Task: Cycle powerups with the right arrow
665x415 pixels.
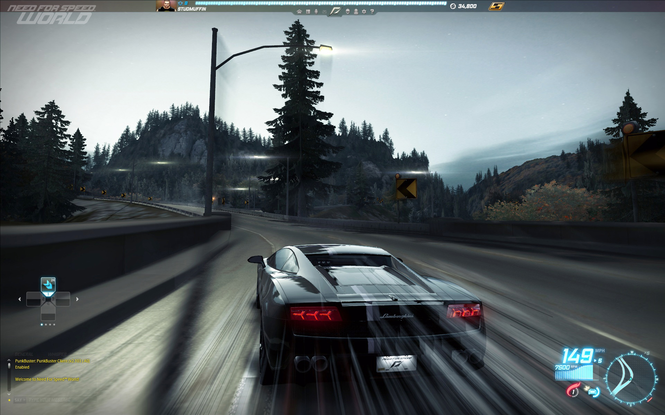Action: [77, 298]
